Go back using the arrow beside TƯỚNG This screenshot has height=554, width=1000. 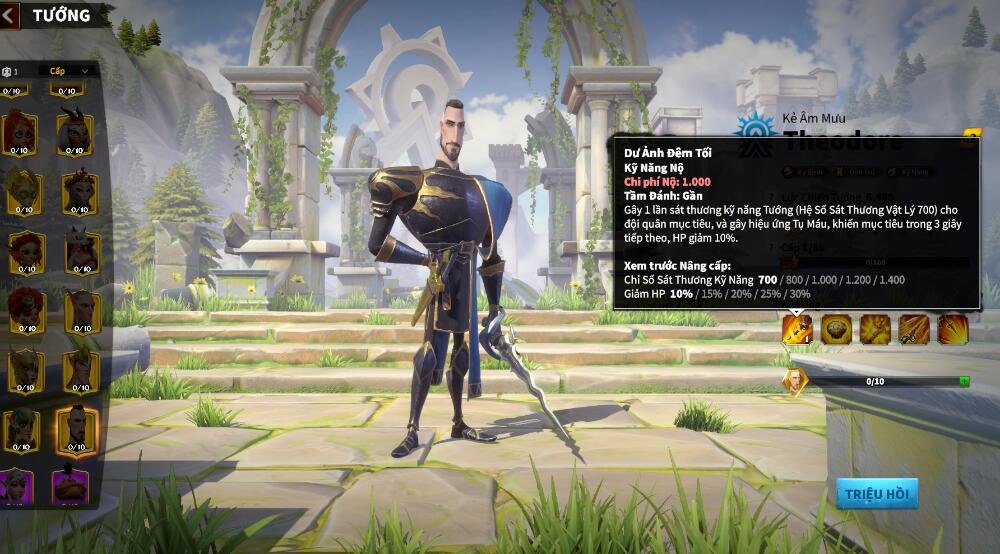tap(9, 15)
